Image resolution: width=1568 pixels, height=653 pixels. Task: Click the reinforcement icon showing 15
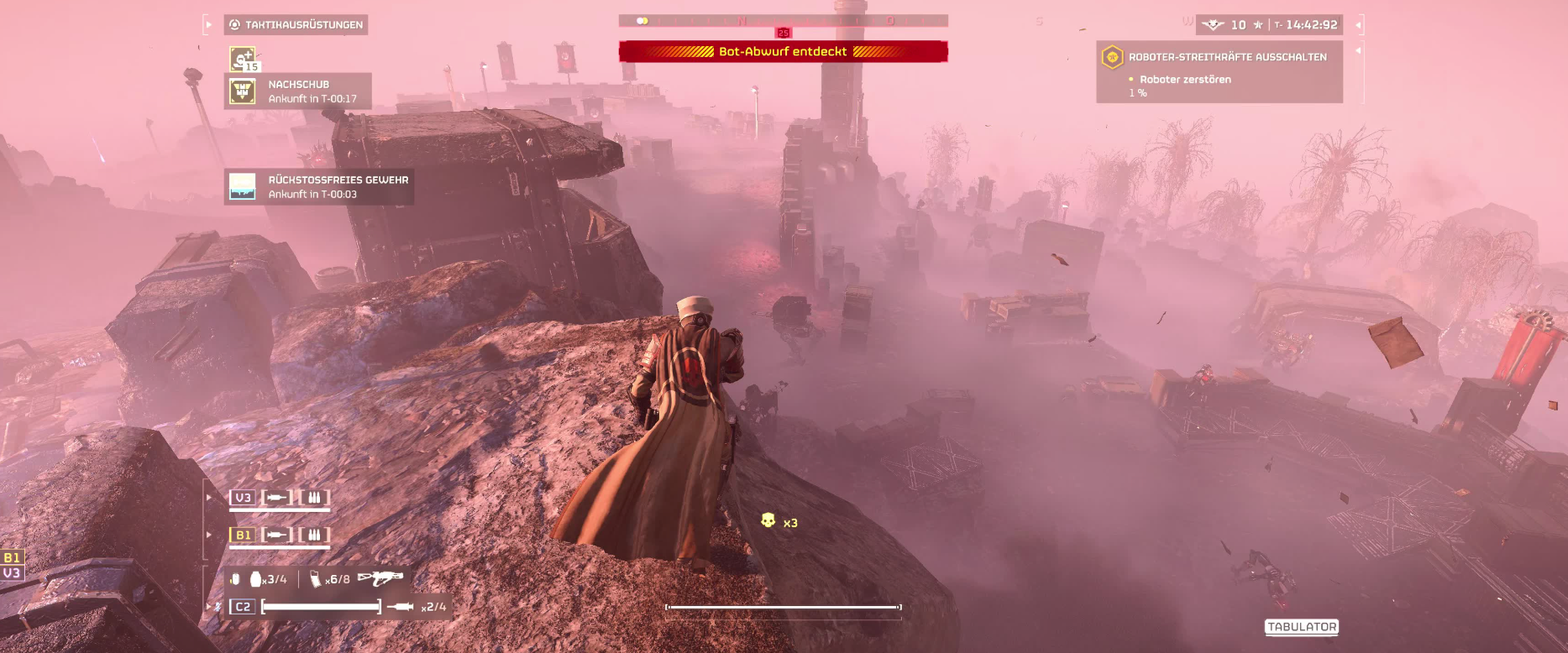click(243, 59)
